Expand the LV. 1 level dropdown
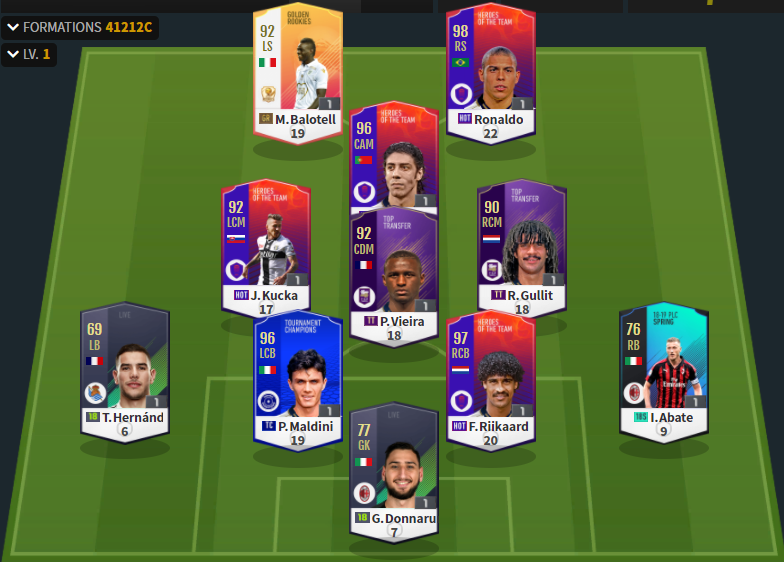 (29, 54)
